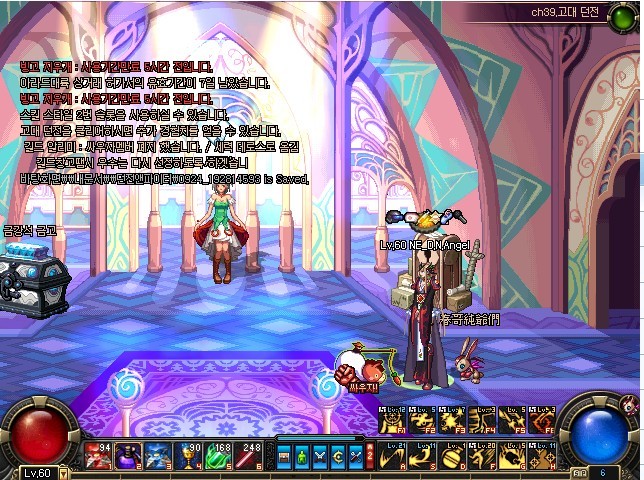Viewport: 644px width, 480px height.
Task: Activate the skill bound to F6
Action: pos(542,420)
